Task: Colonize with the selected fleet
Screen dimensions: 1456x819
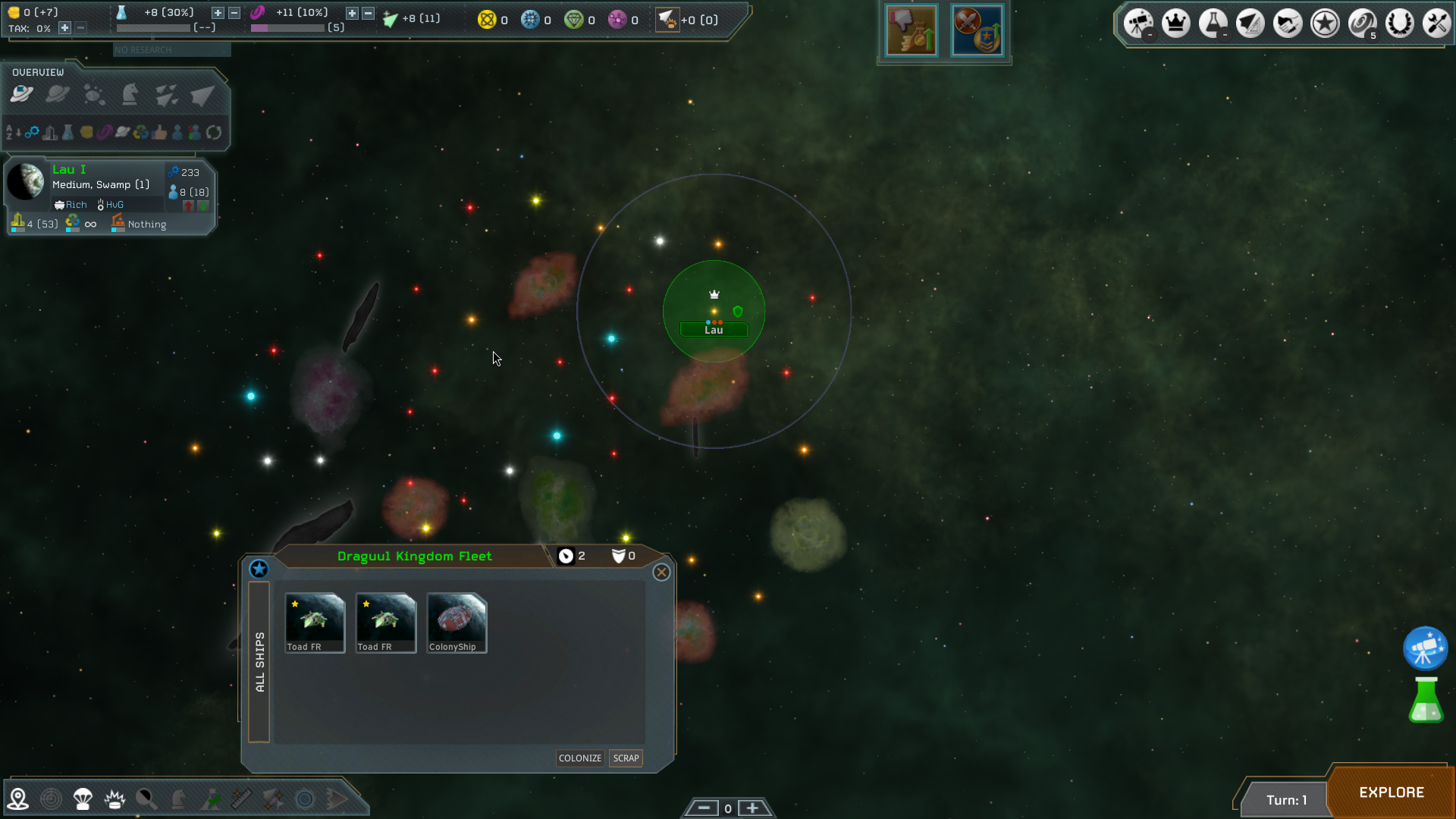Action: pos(579,758)
